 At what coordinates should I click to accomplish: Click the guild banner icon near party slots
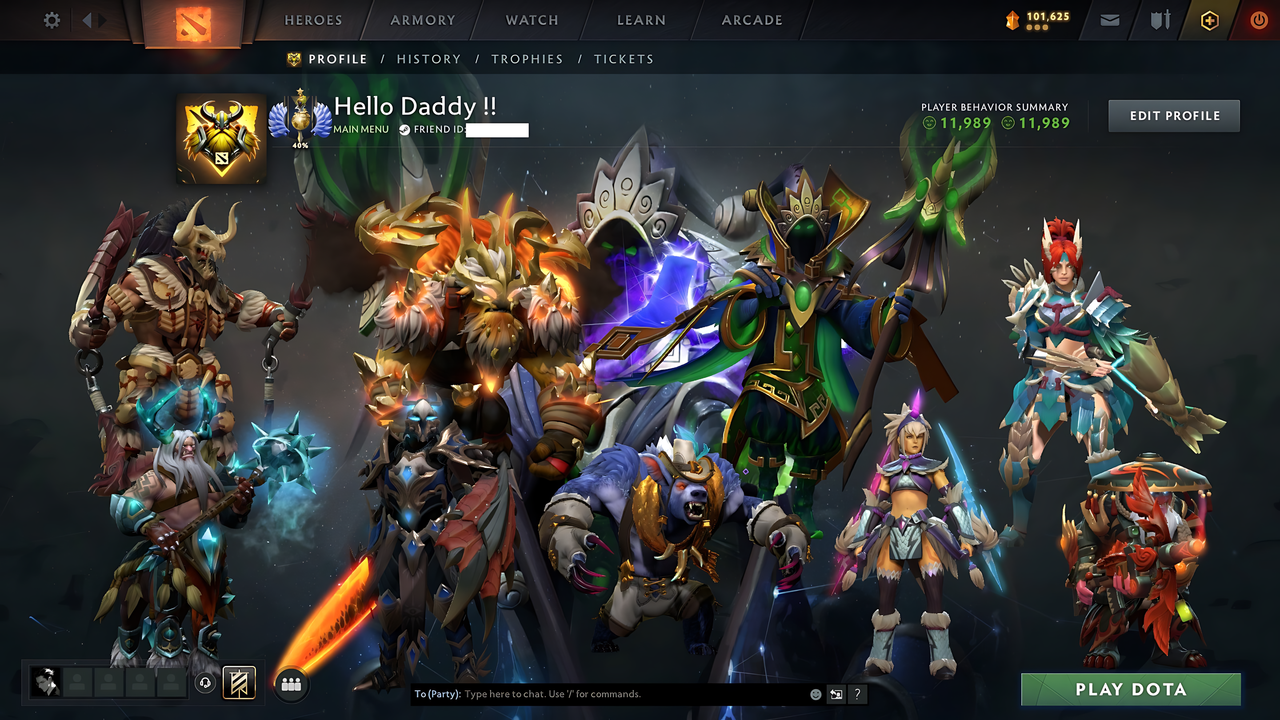click(x=237, y=682)
